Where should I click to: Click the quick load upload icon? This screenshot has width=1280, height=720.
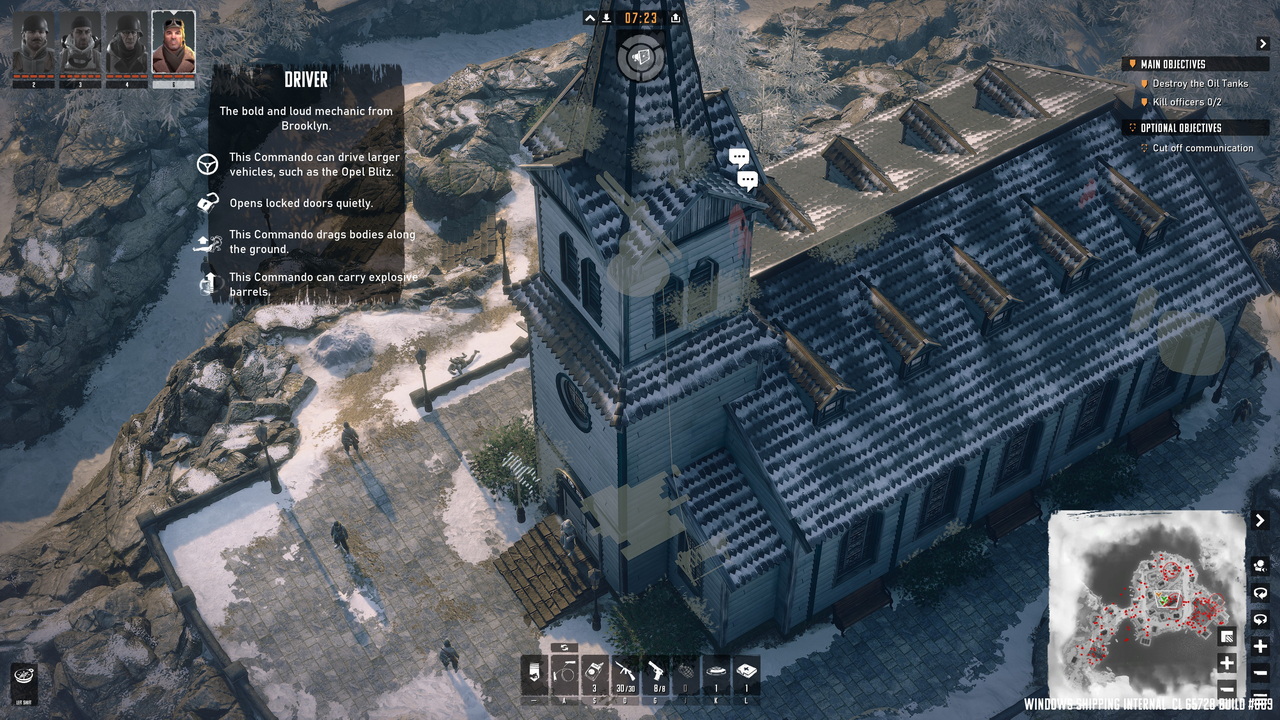pos(676,18)
